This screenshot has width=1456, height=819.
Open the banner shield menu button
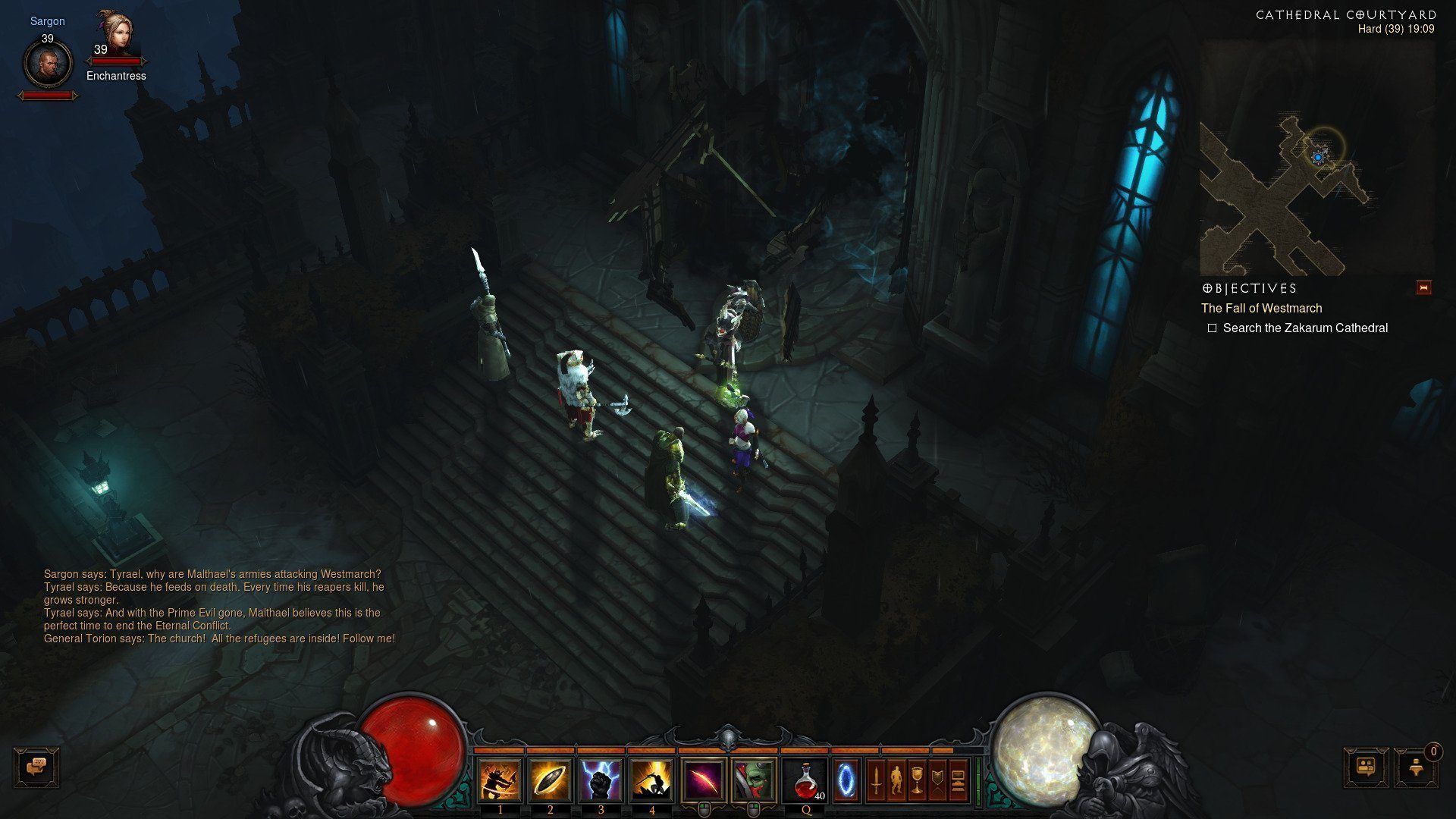(937, 780)
